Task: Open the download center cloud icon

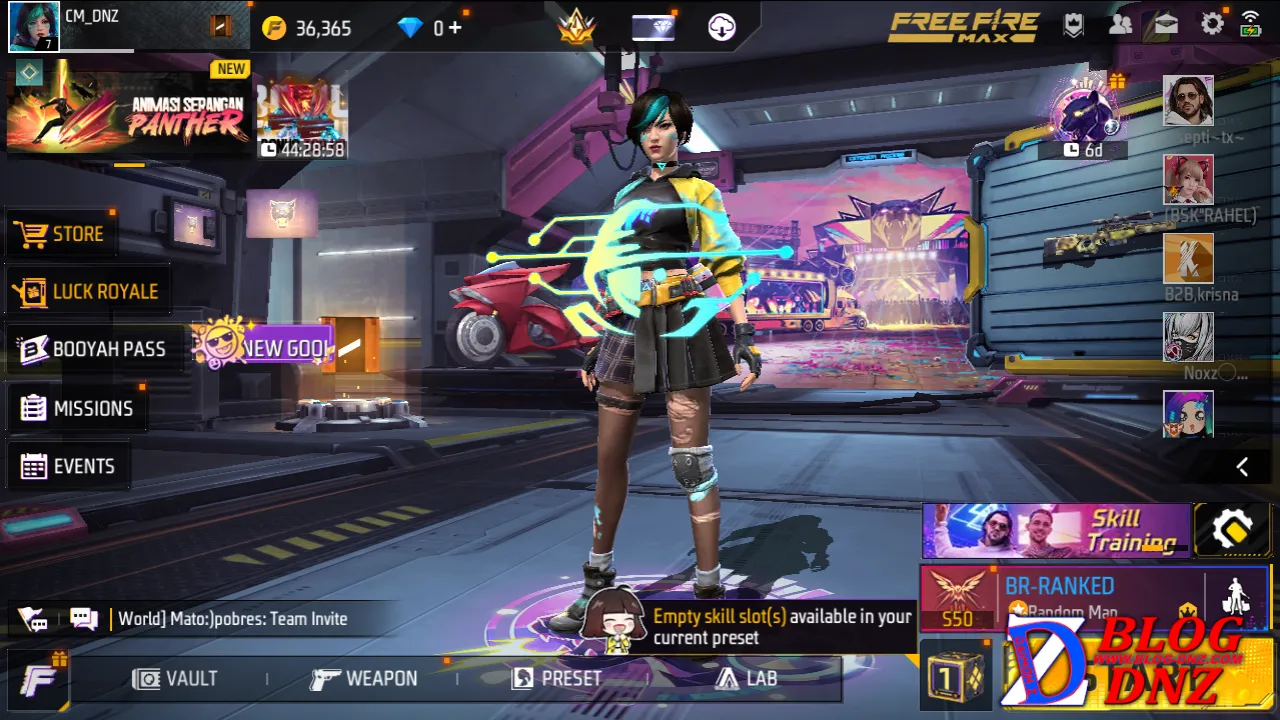Action: click(x=722, y=27)
